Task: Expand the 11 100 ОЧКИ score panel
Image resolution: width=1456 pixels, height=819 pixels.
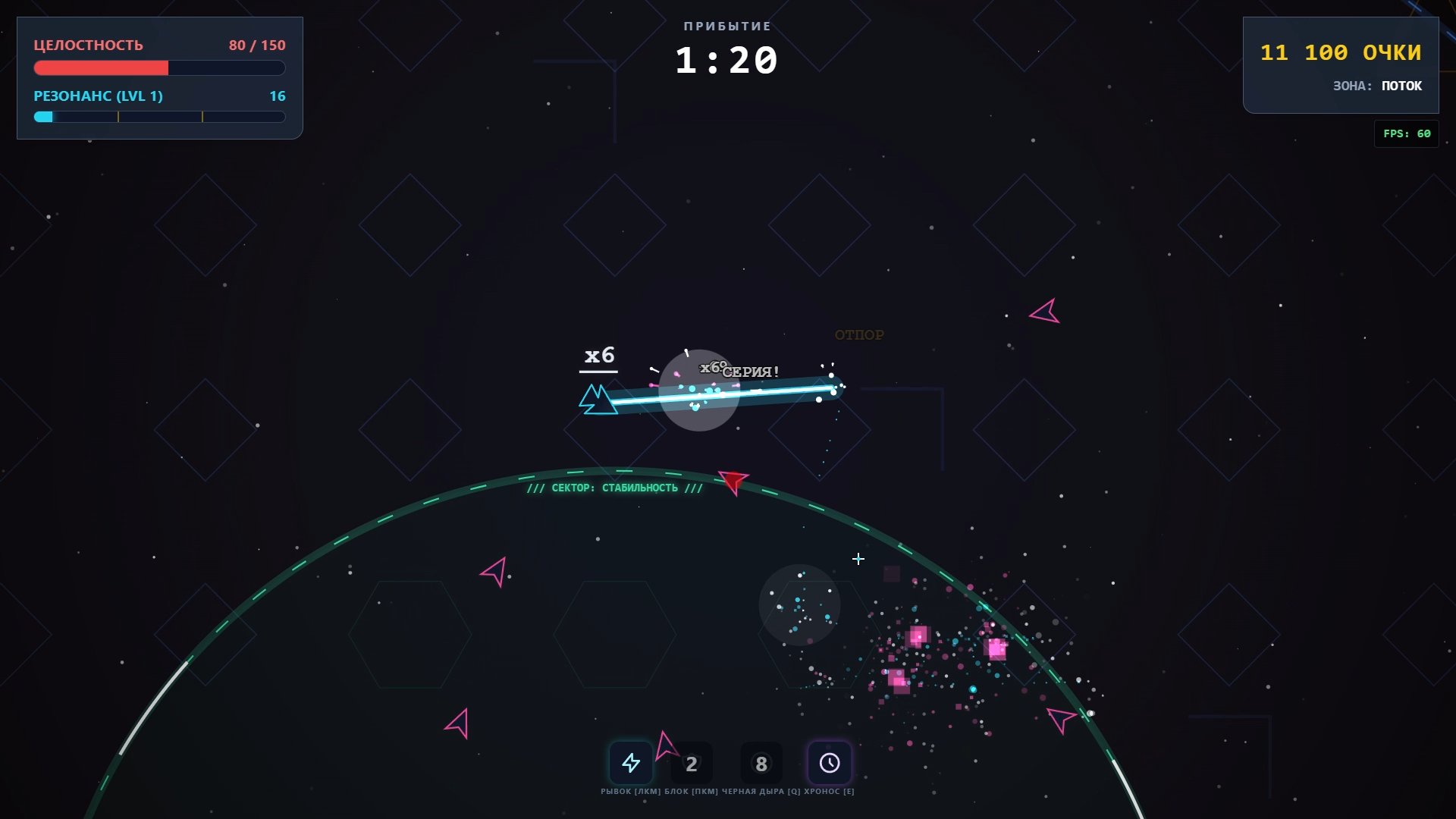Action: 1341,52
